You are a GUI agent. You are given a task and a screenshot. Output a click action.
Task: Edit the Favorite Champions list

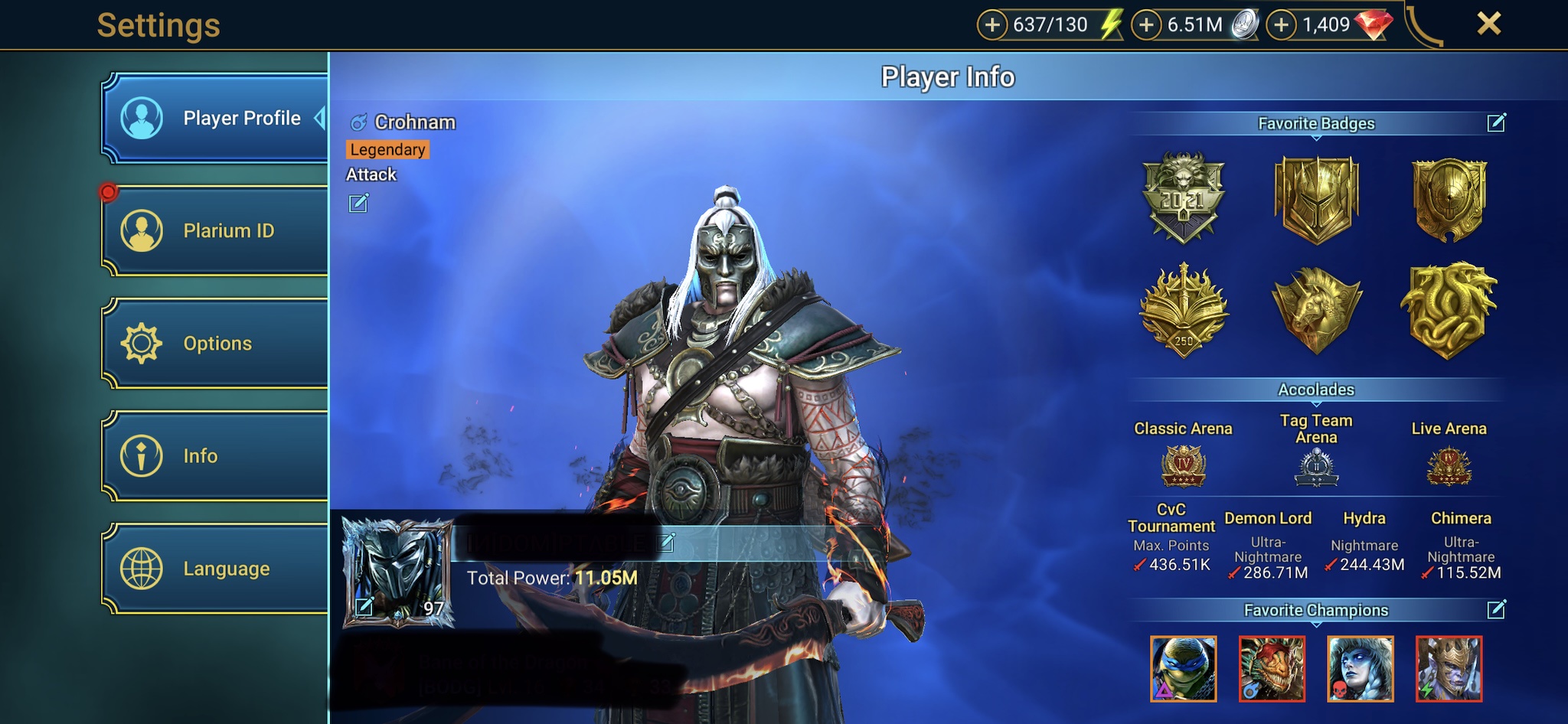tap(1496, 609)
